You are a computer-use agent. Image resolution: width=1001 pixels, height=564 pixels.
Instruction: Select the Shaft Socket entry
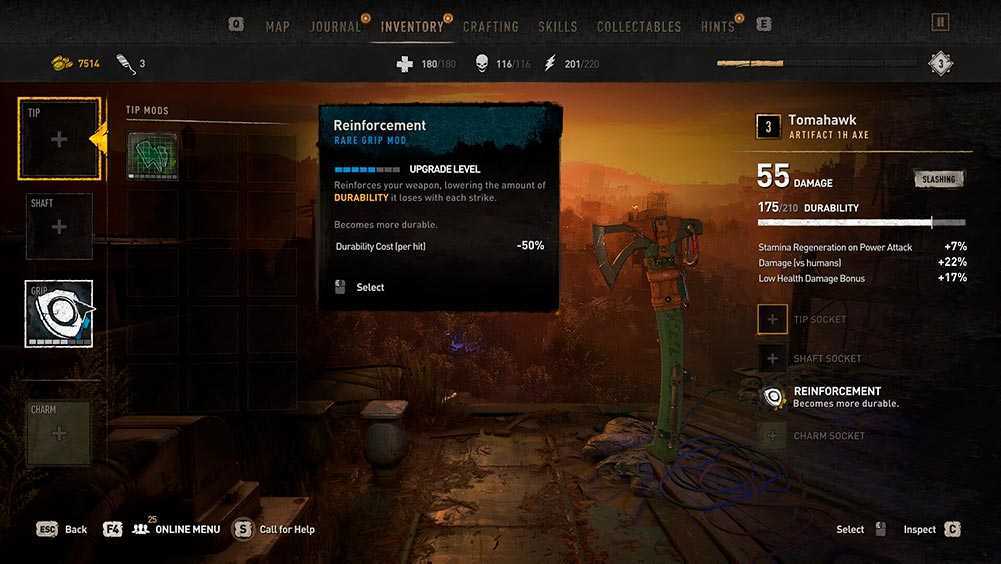tap(827, 358)
